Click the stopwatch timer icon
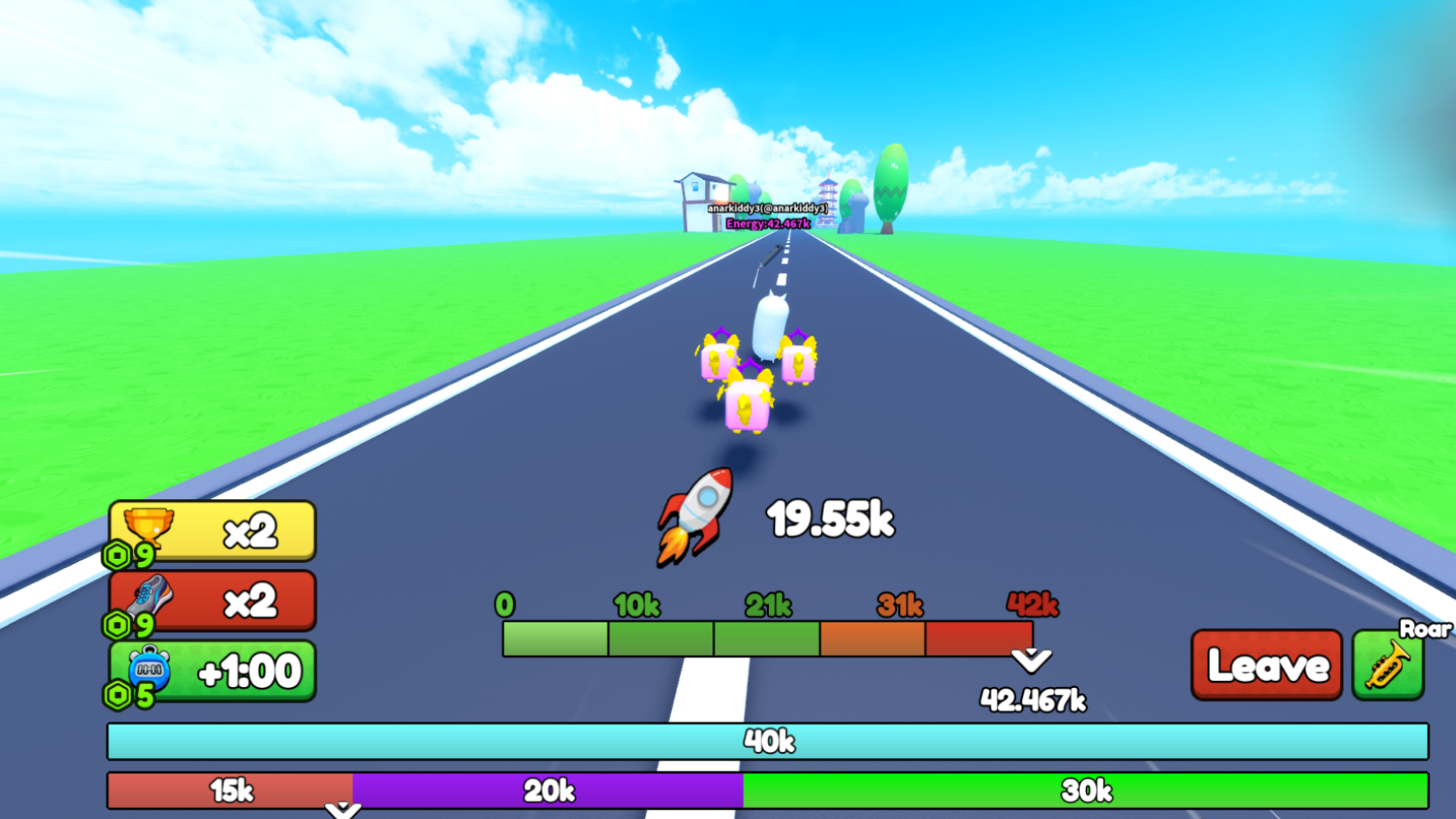1456x819 pixels. (149, 669)
